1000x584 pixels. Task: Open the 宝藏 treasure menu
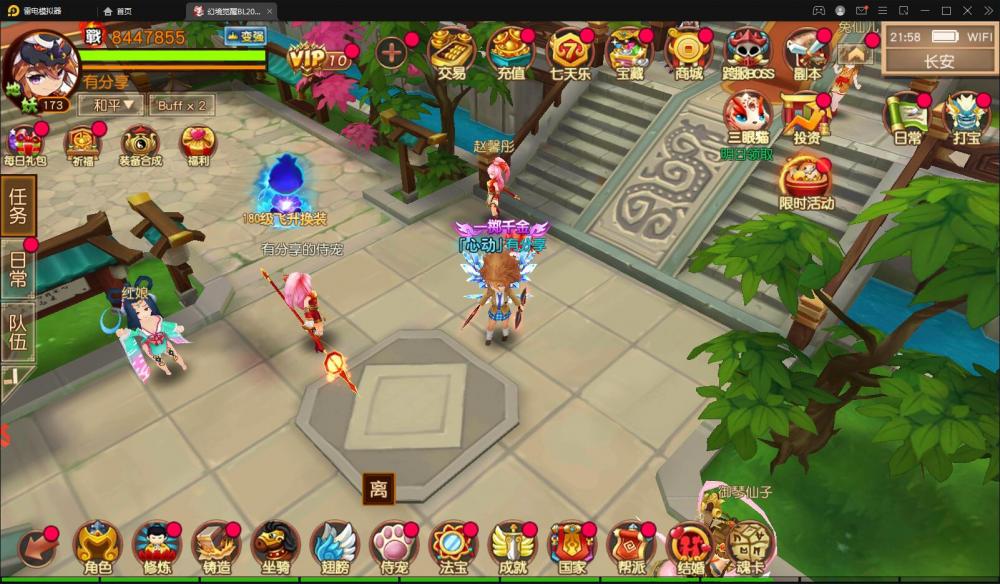click(629, 52)
